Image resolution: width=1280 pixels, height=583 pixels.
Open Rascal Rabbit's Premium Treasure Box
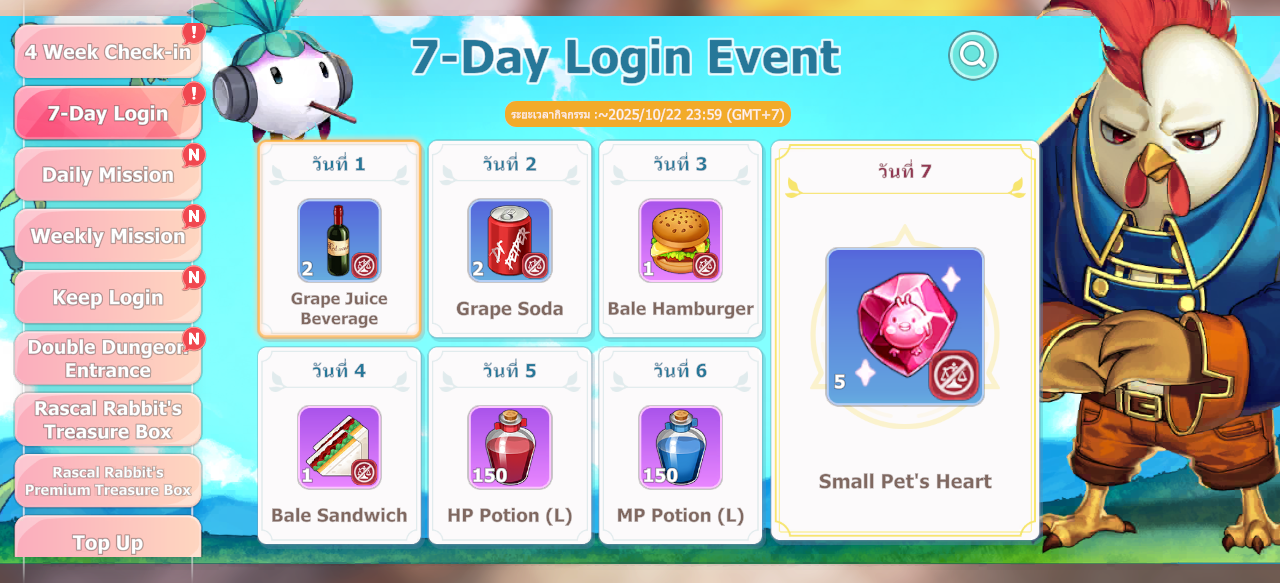click(x=108, y=481)
